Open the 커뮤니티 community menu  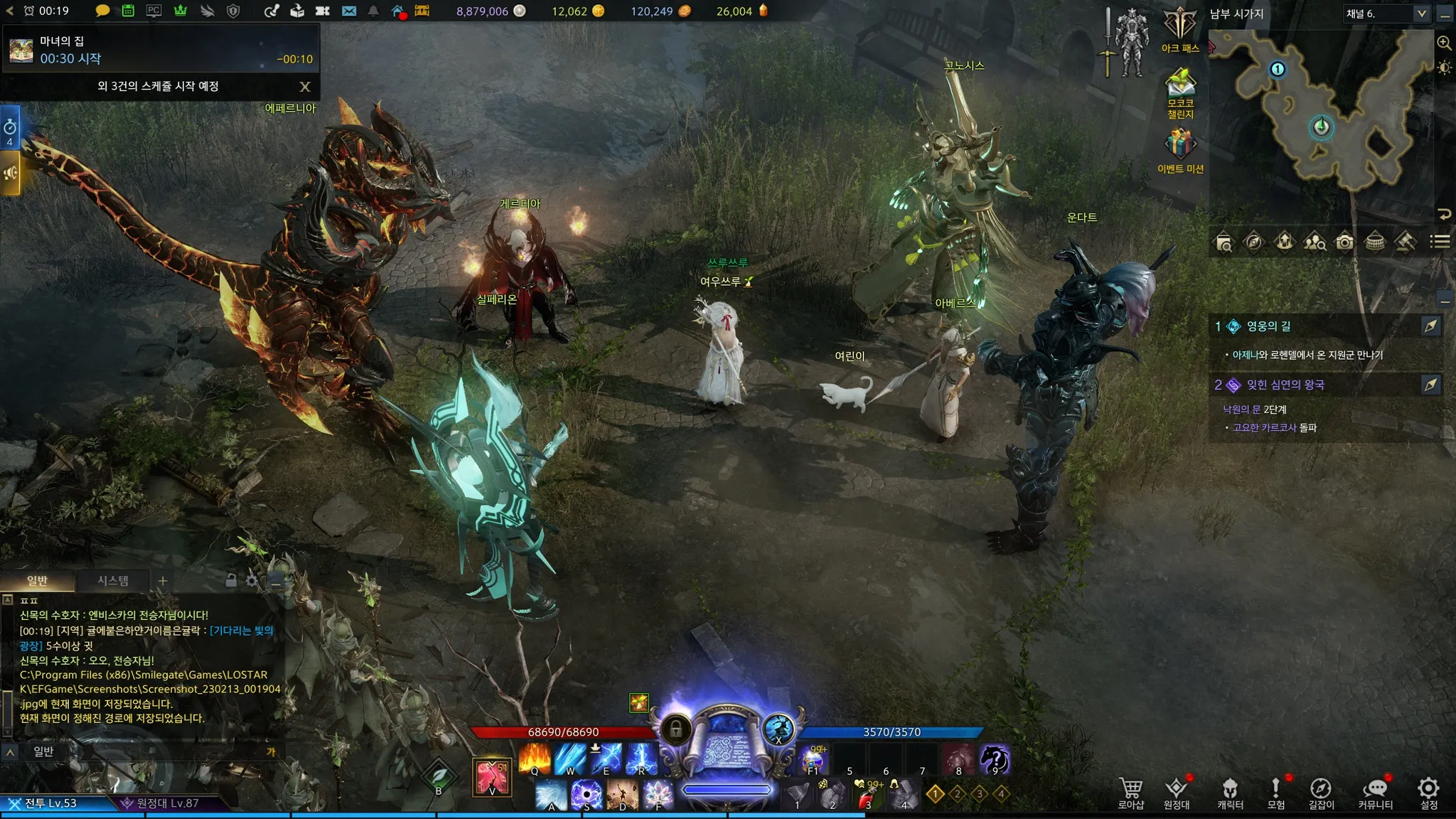[1376, 792]
